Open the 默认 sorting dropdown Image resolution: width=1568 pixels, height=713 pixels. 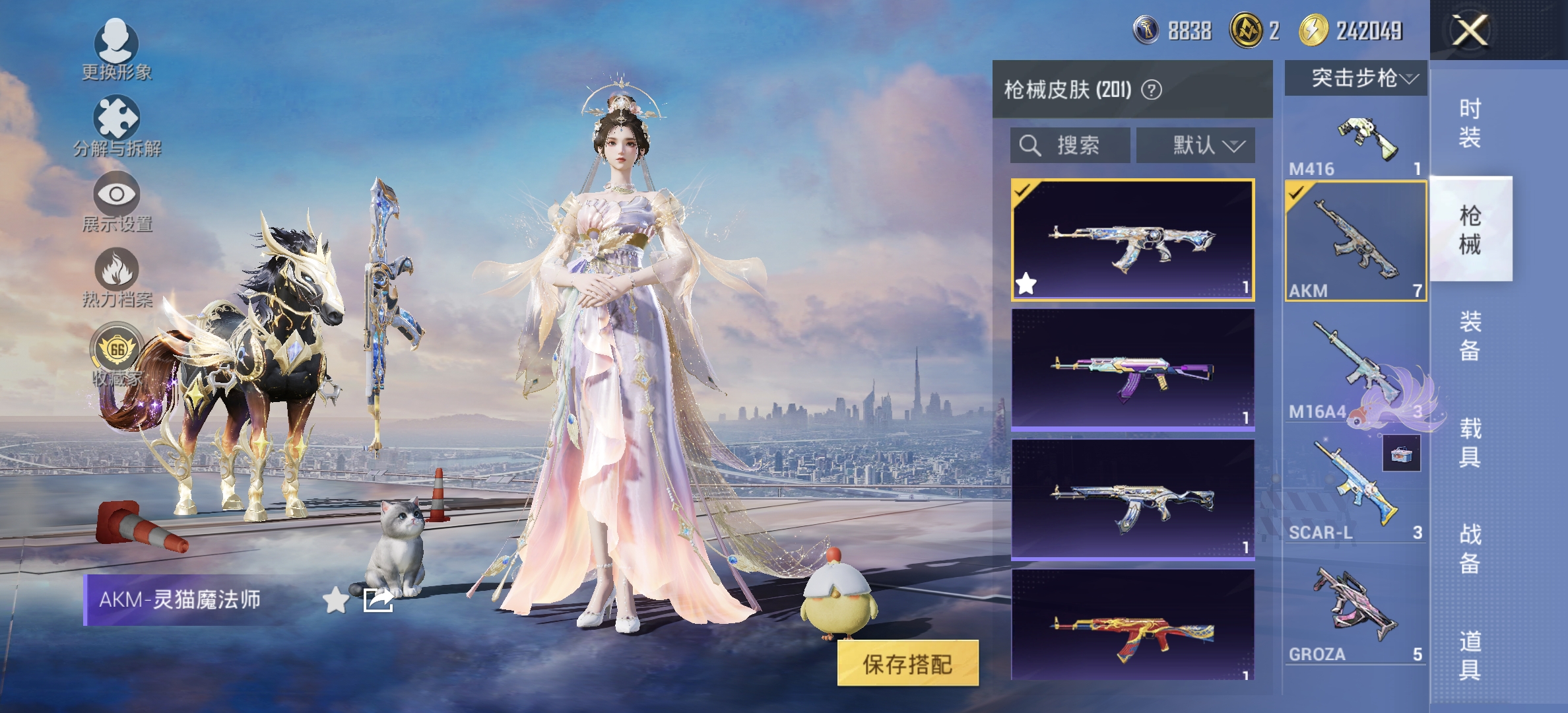tap(1194, 146)
